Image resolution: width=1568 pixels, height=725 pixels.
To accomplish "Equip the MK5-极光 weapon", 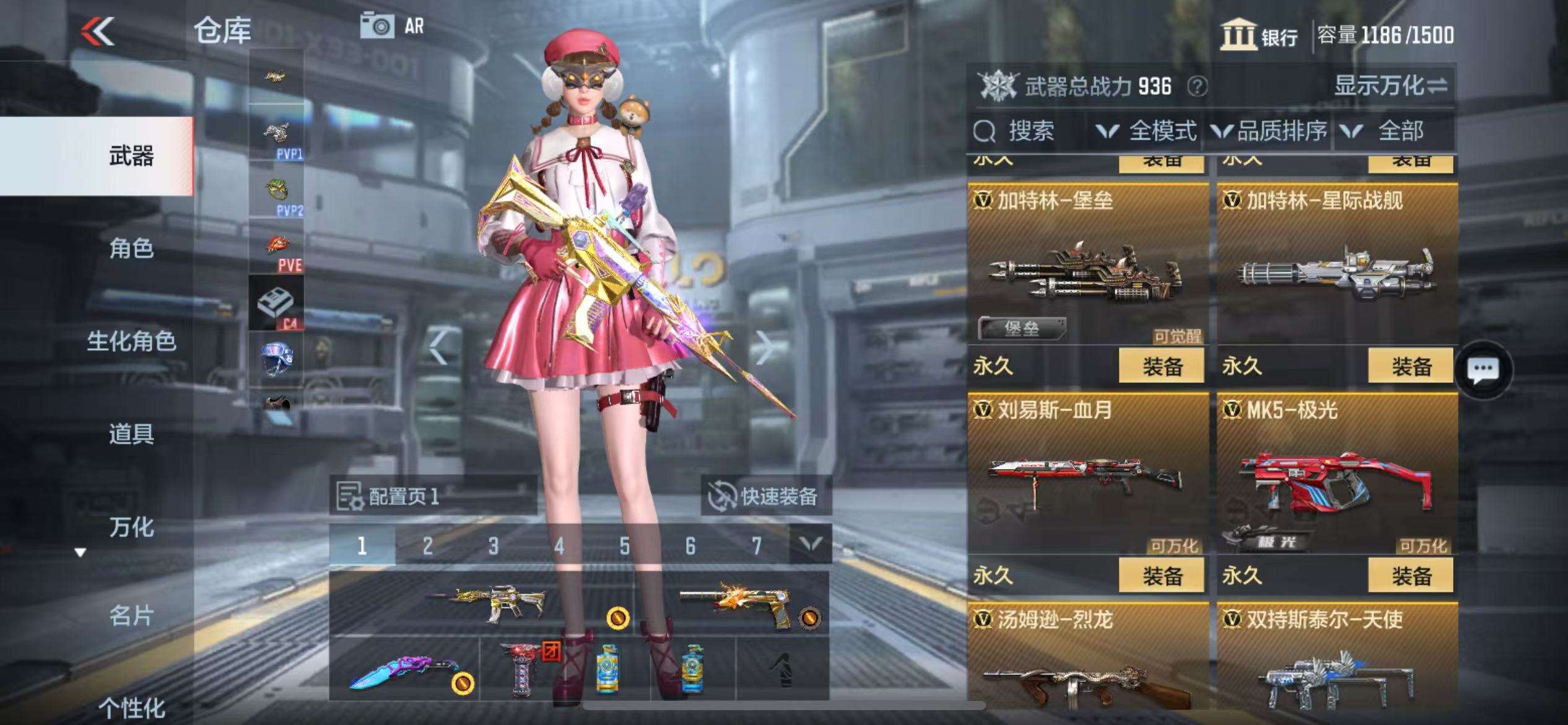I will click(1411, 576).
